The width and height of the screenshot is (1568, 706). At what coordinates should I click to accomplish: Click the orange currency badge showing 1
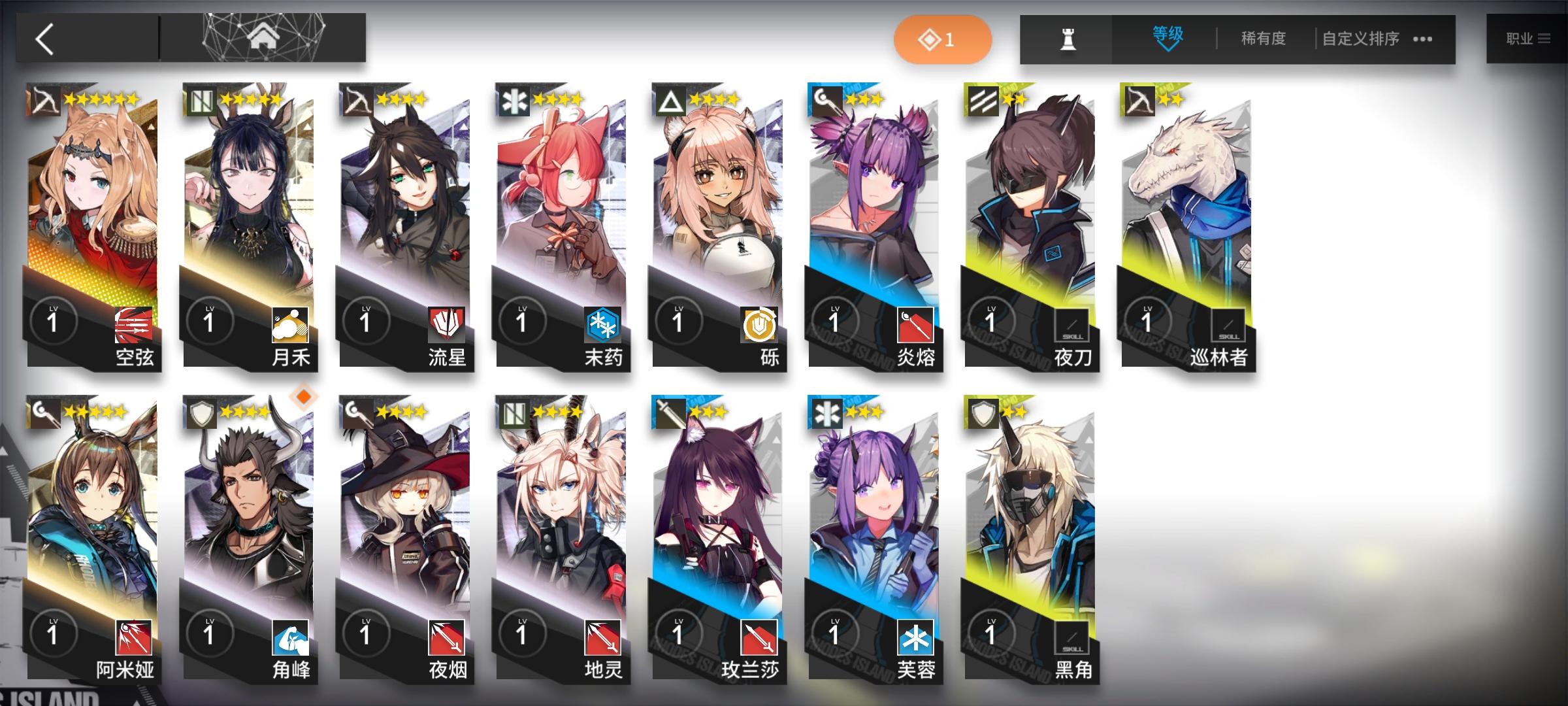coord(943,39)
